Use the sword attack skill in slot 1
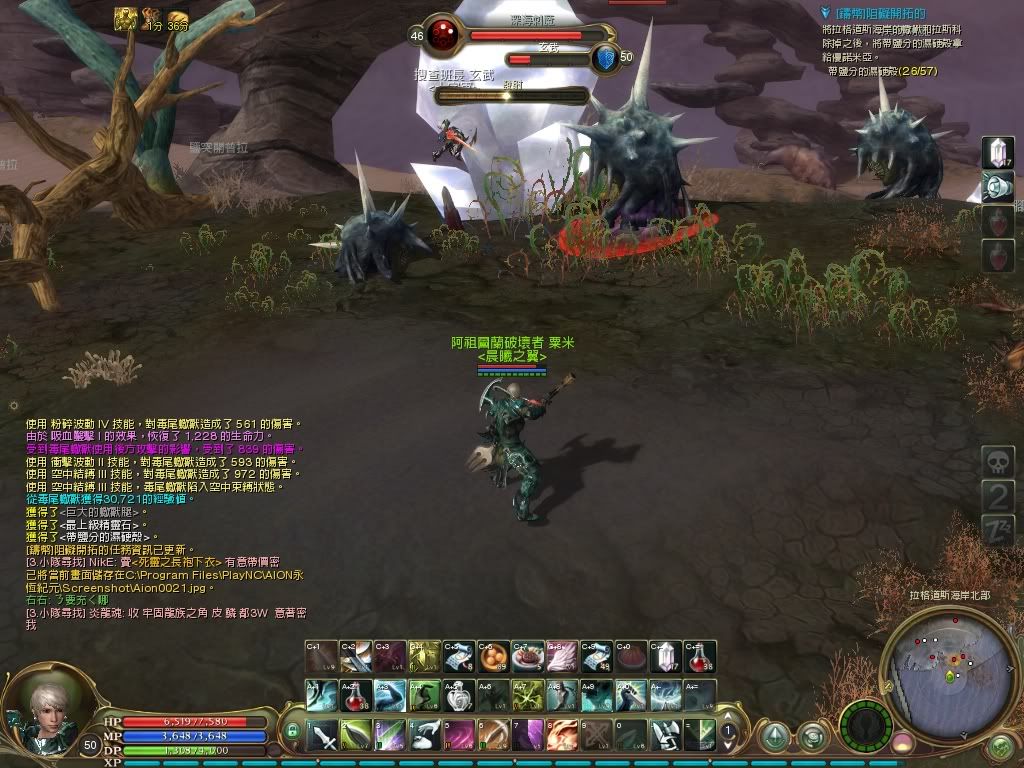The image size is (1024, 768). point(322,736)
